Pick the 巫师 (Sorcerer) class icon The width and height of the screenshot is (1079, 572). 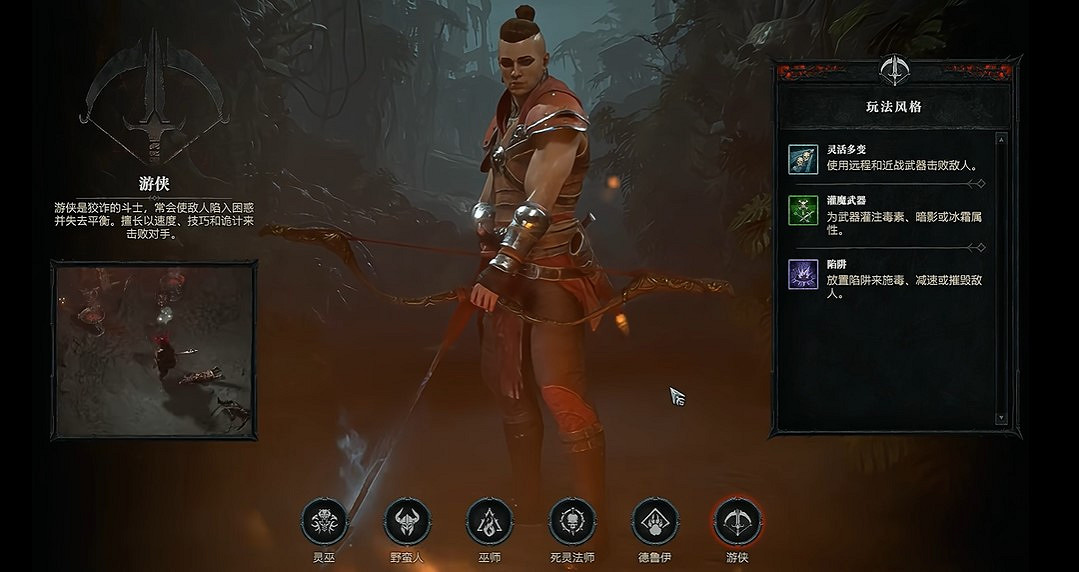pos(490,521)
